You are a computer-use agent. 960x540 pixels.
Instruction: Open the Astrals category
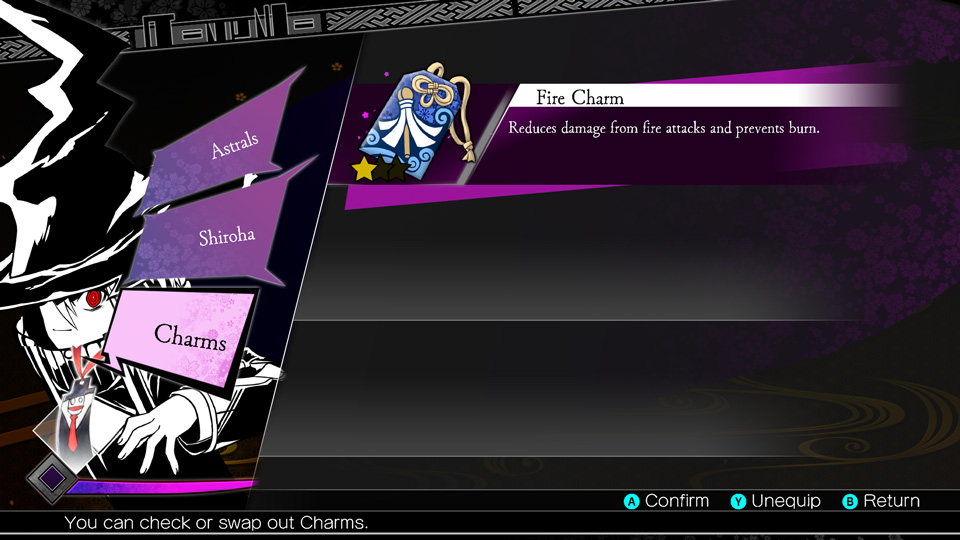tap(233, 145)
